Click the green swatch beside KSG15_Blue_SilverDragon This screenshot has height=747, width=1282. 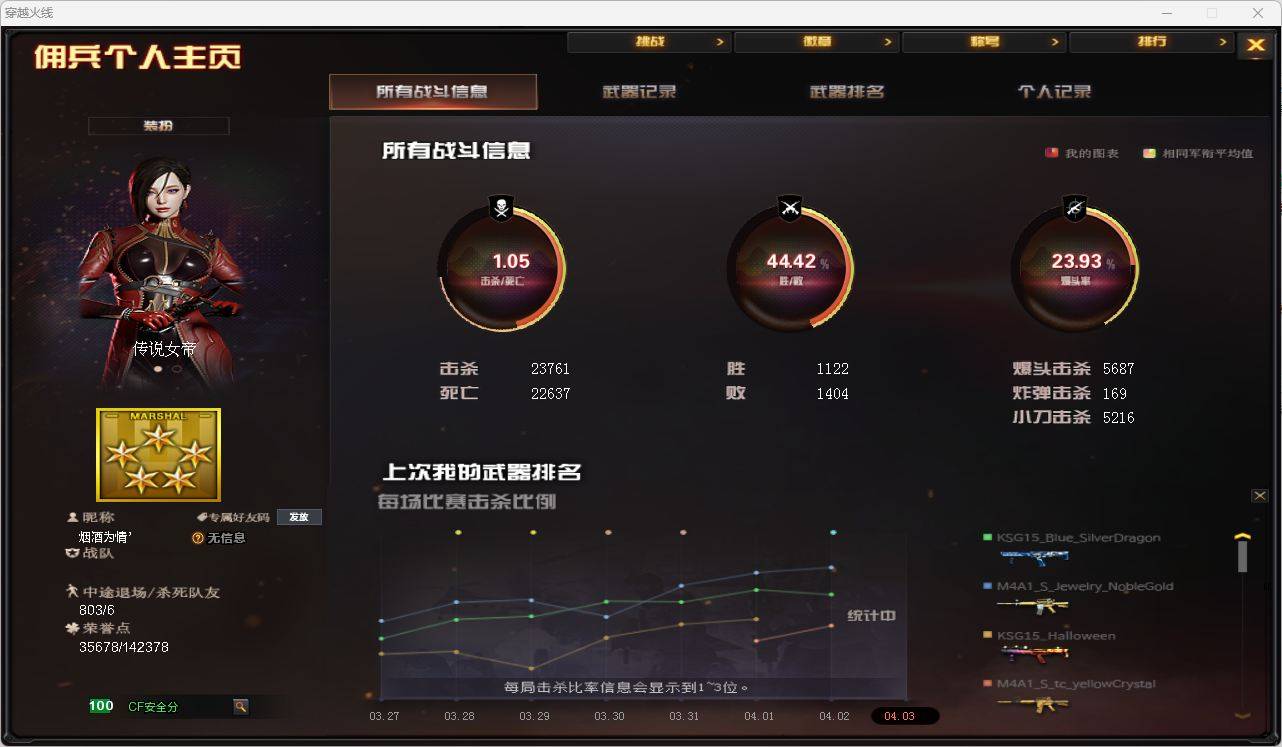coord(986,537)
